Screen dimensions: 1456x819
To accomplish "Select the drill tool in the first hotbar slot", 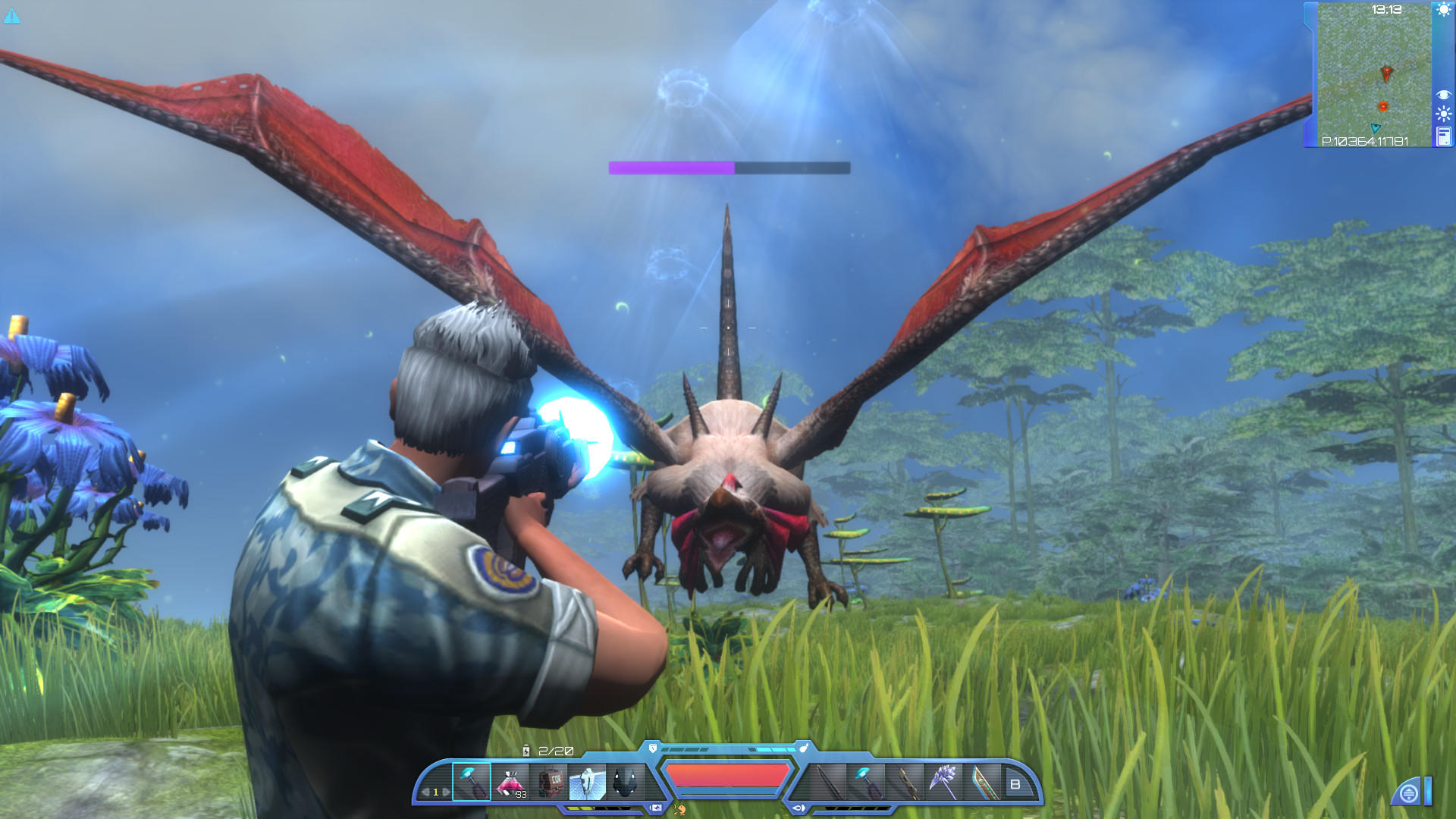I will coord(472,780).
